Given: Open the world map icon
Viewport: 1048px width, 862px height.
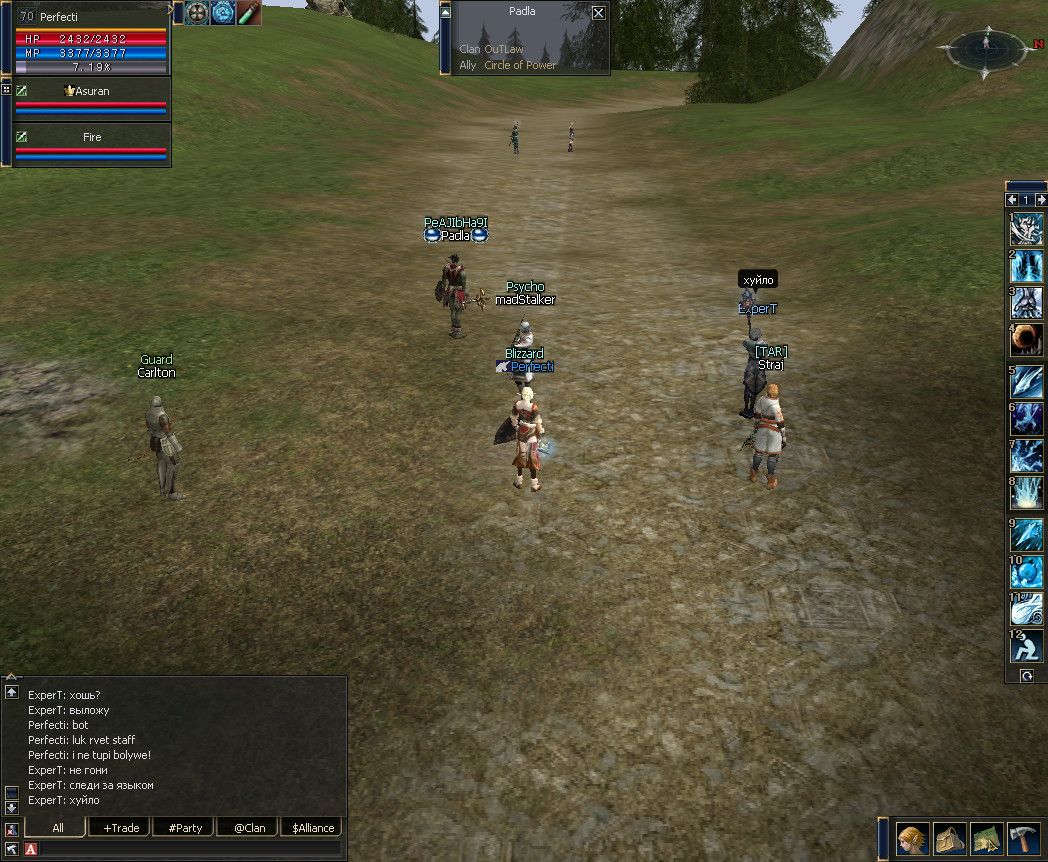Looking at the screenshot, I should 987,838.
